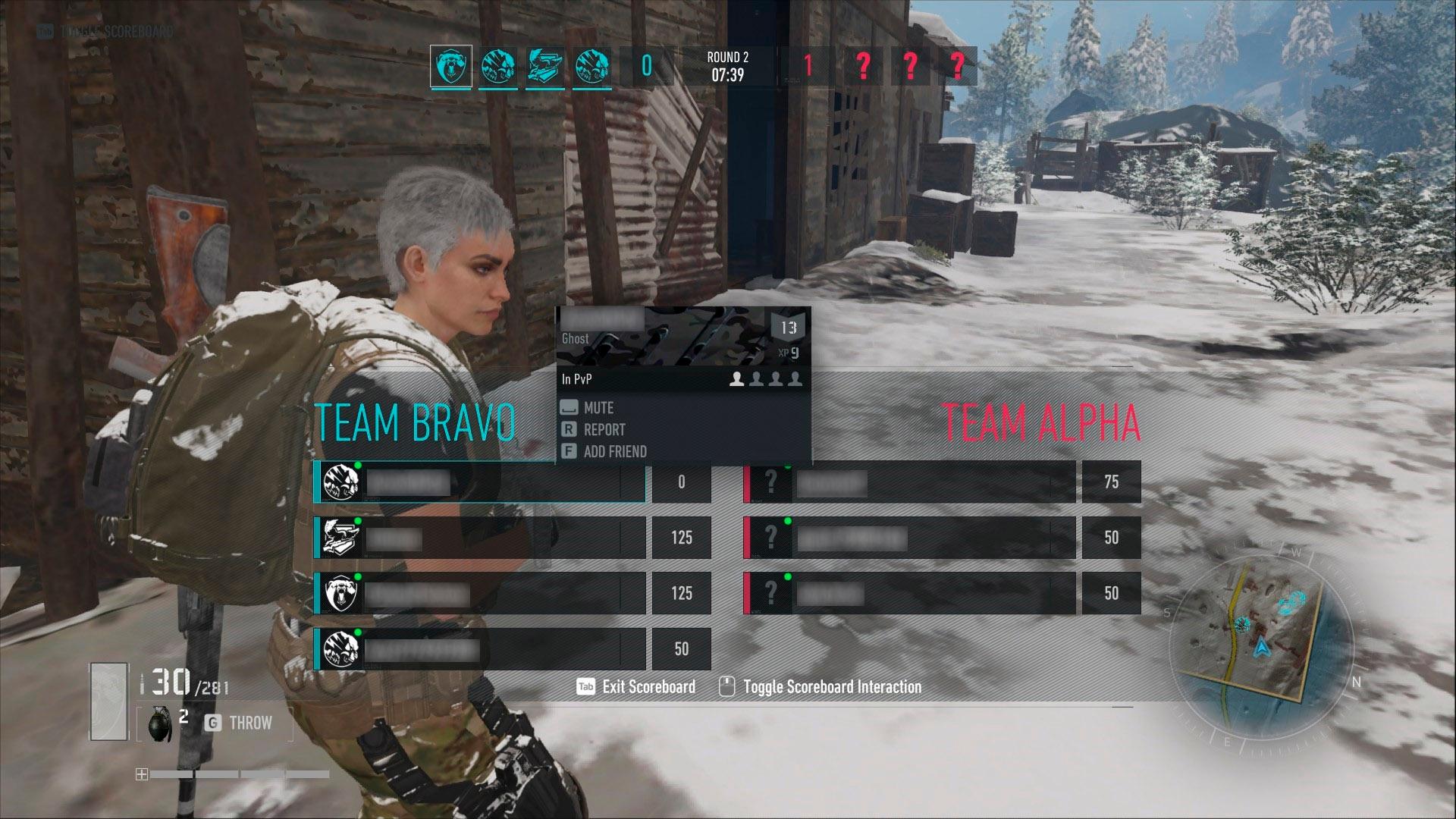Select the Team Bravo player scoring 50

tap(479, 650)
